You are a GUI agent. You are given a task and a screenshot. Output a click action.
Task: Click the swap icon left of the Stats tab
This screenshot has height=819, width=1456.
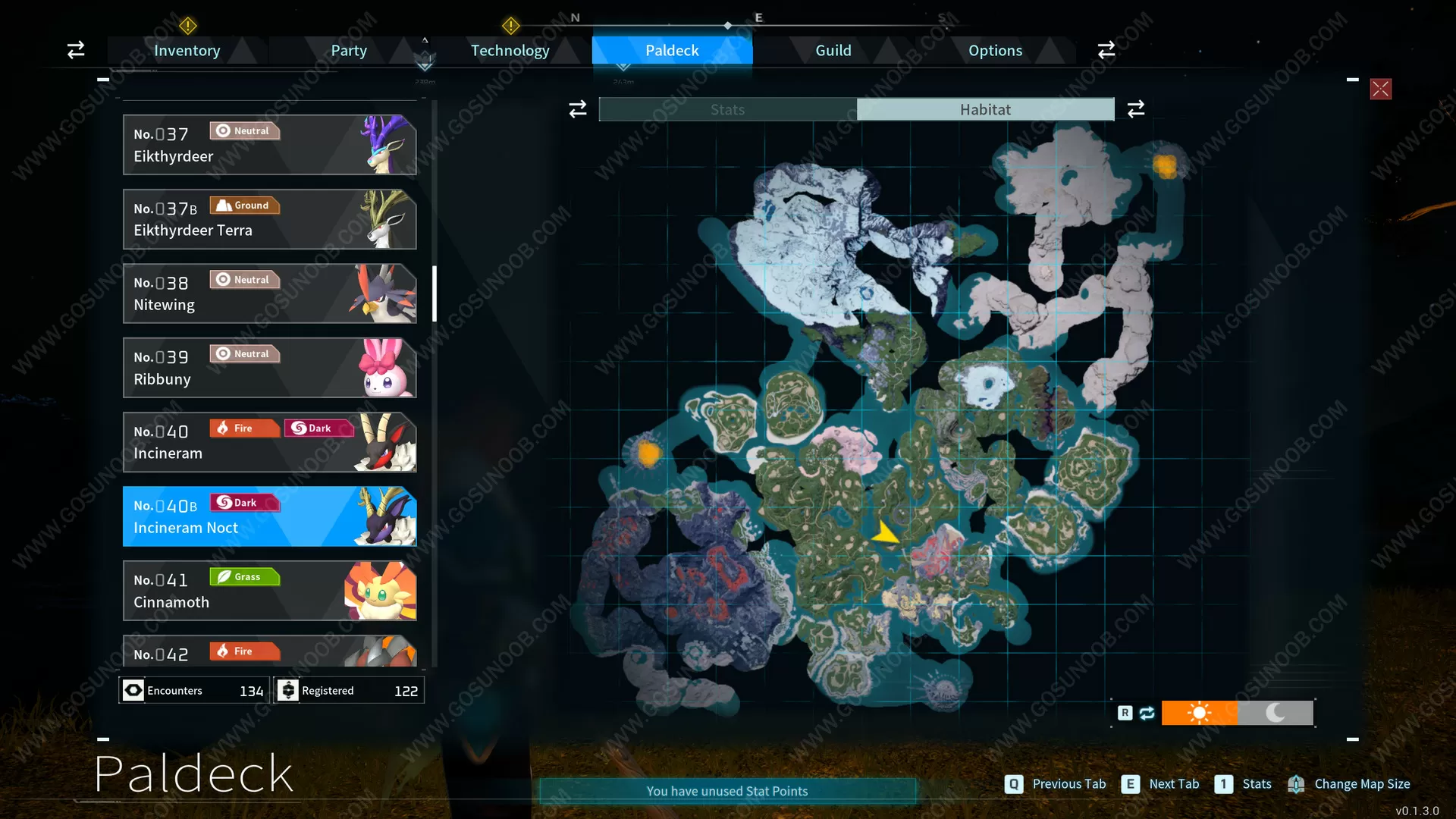pos(577,108)
